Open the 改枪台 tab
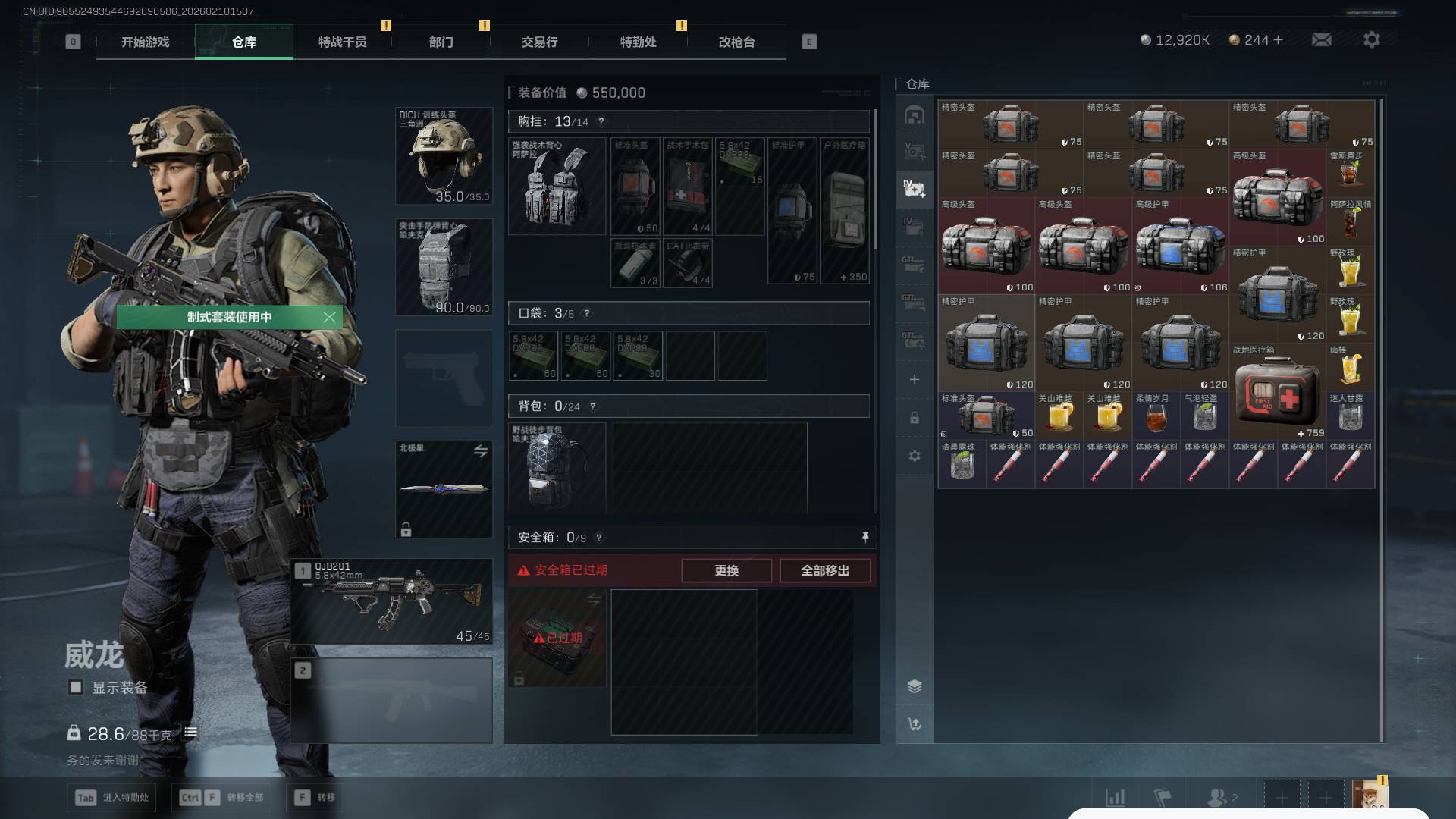Screen dimensions: 1456x819 (x=736, y=42)
